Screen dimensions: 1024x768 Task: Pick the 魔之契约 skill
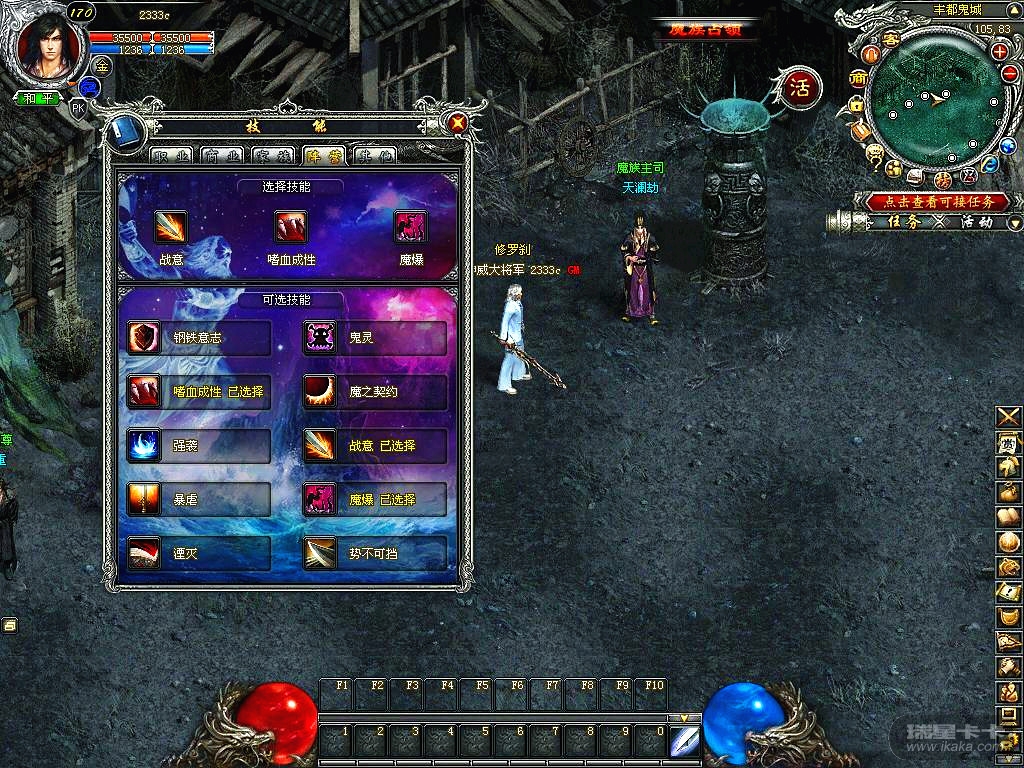coord(375,392)
